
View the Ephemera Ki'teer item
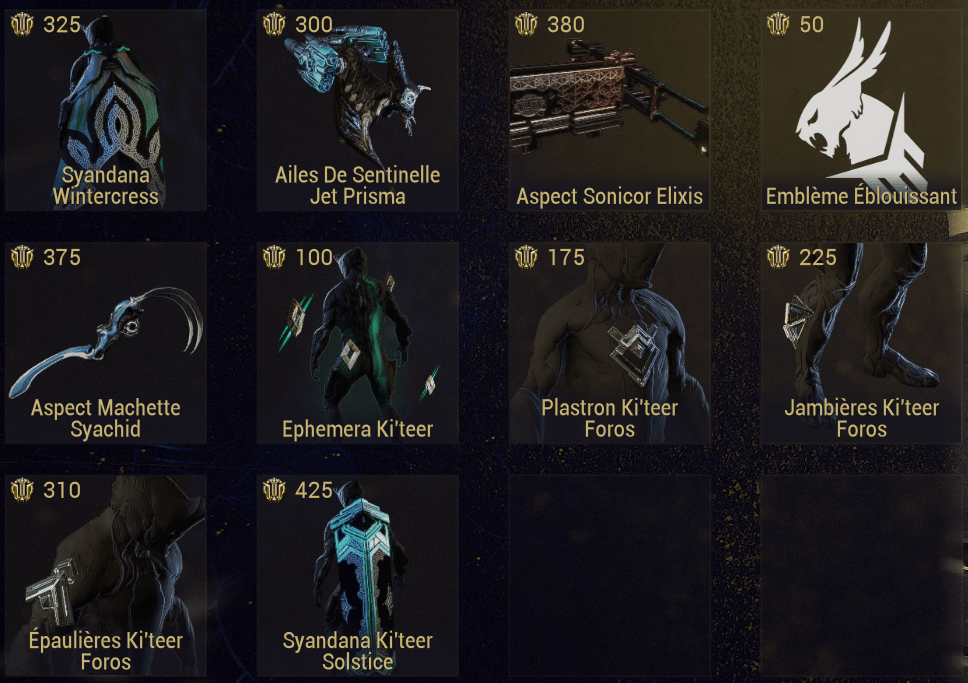coord(357,343)
